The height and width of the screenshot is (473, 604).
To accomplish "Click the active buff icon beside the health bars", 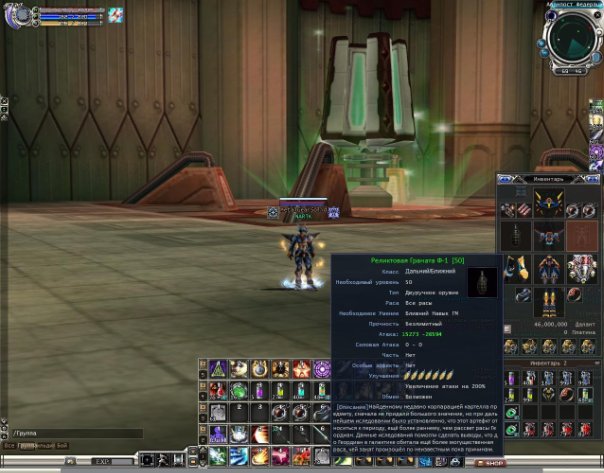I will (x=116, y=14).
